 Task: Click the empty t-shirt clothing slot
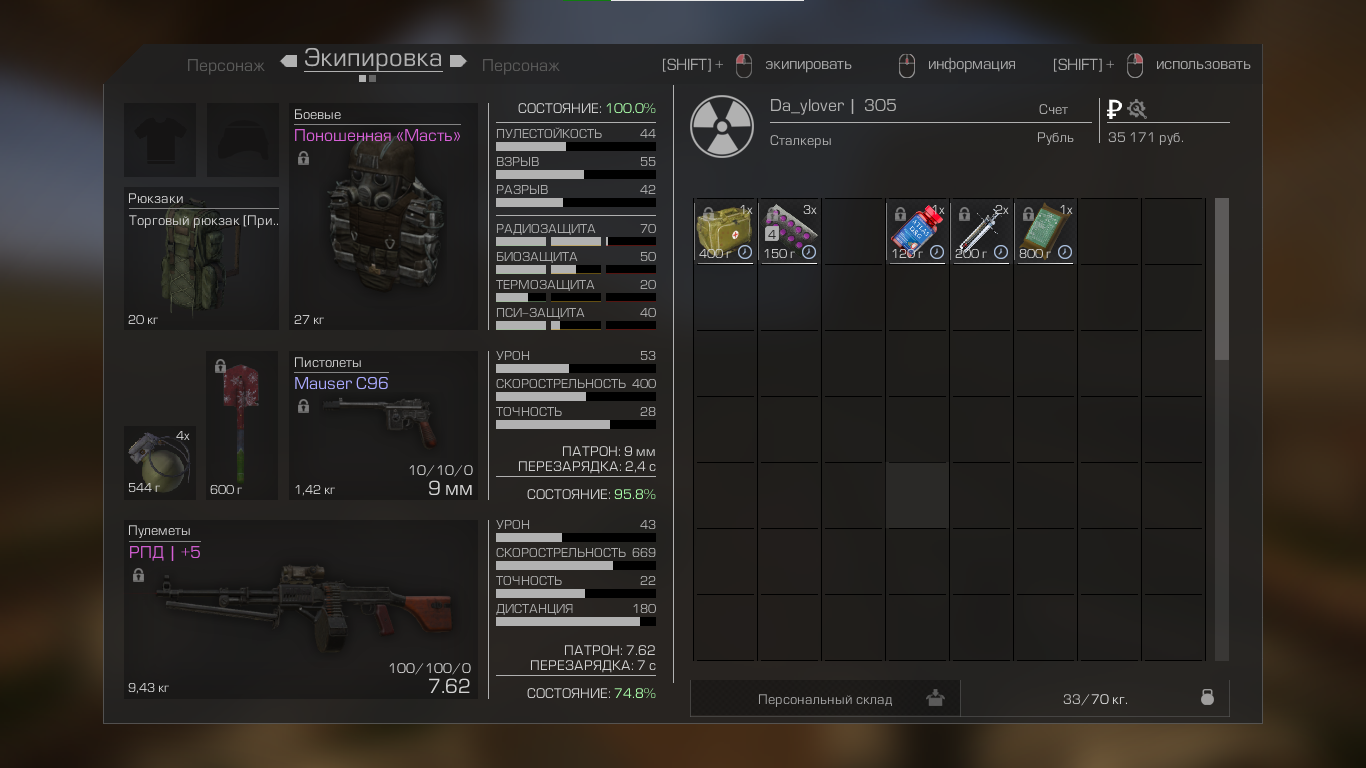point(160,140)
